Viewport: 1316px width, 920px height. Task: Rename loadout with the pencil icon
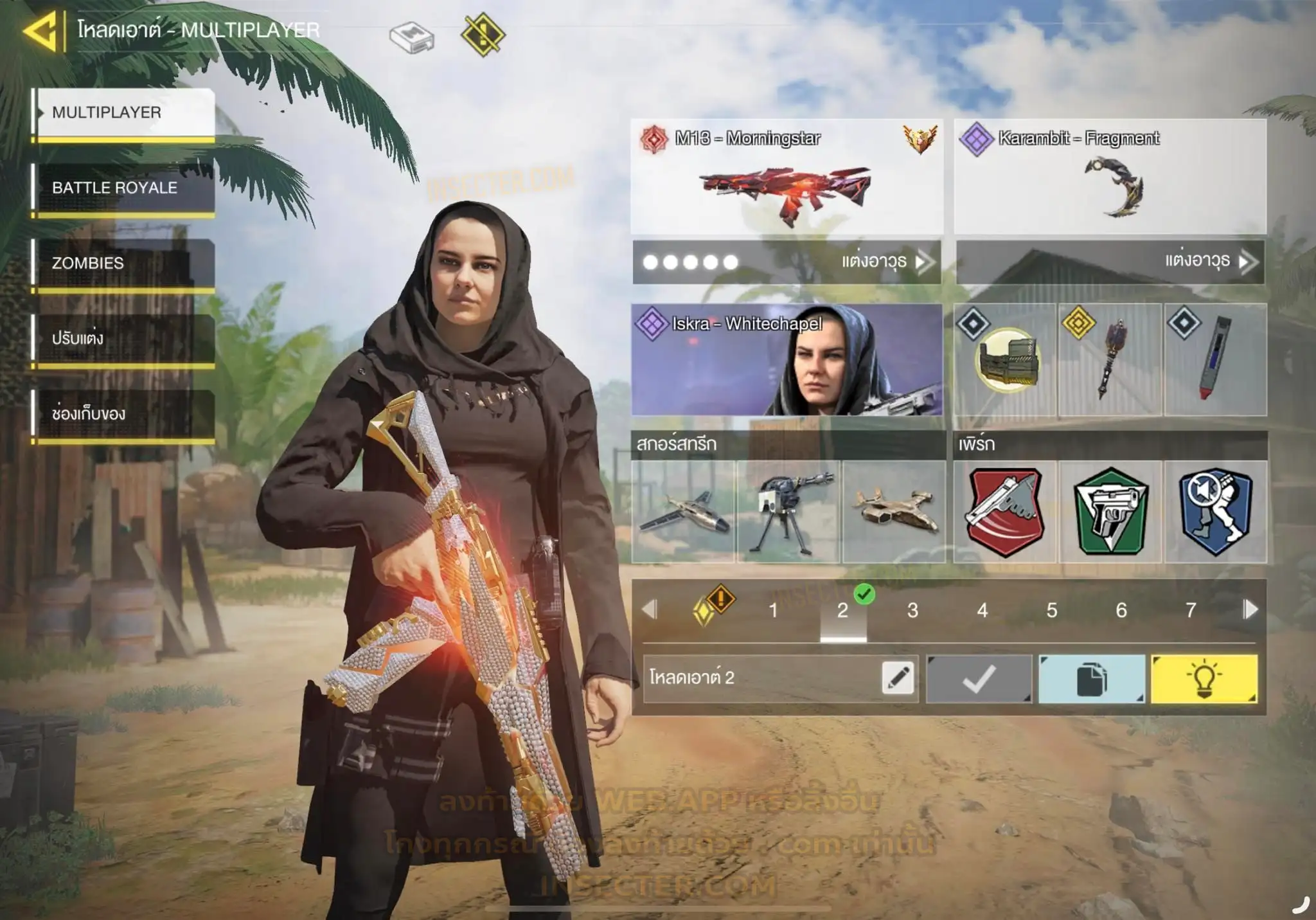(x=898, y=678)
